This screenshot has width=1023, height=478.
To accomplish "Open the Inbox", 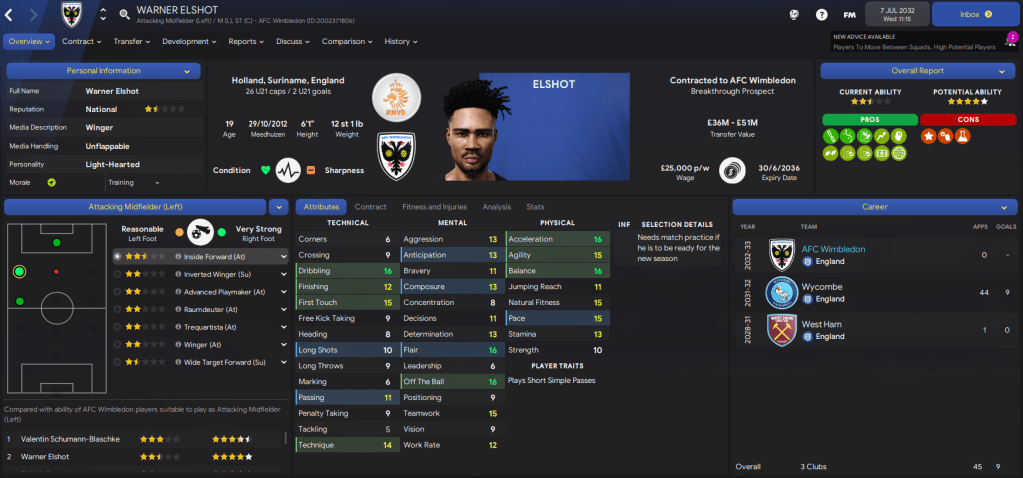I will click(973, 14).
